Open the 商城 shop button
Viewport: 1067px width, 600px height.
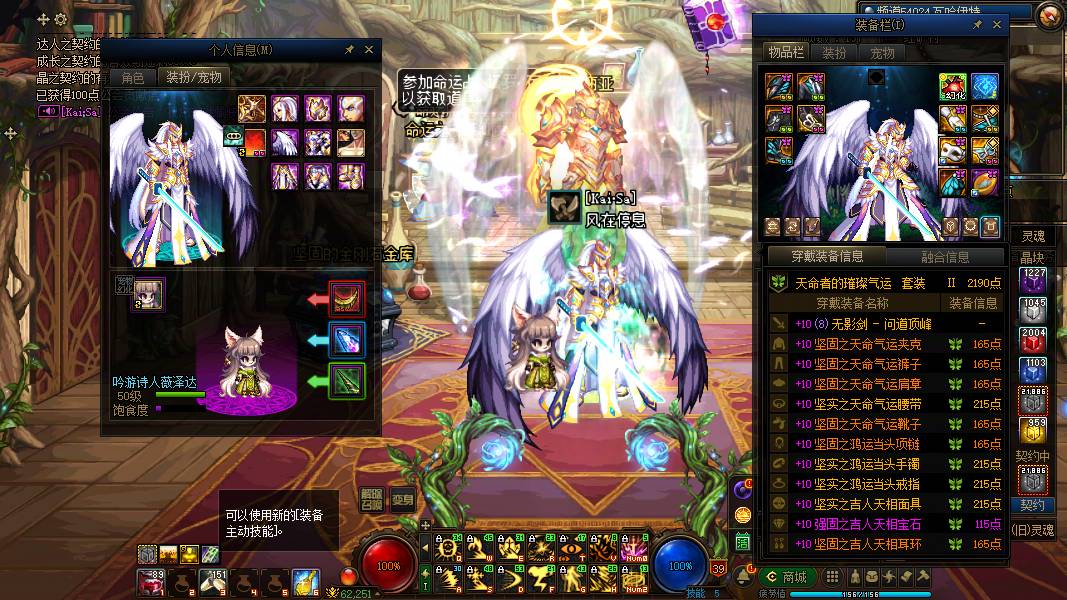tap(785, 577)
